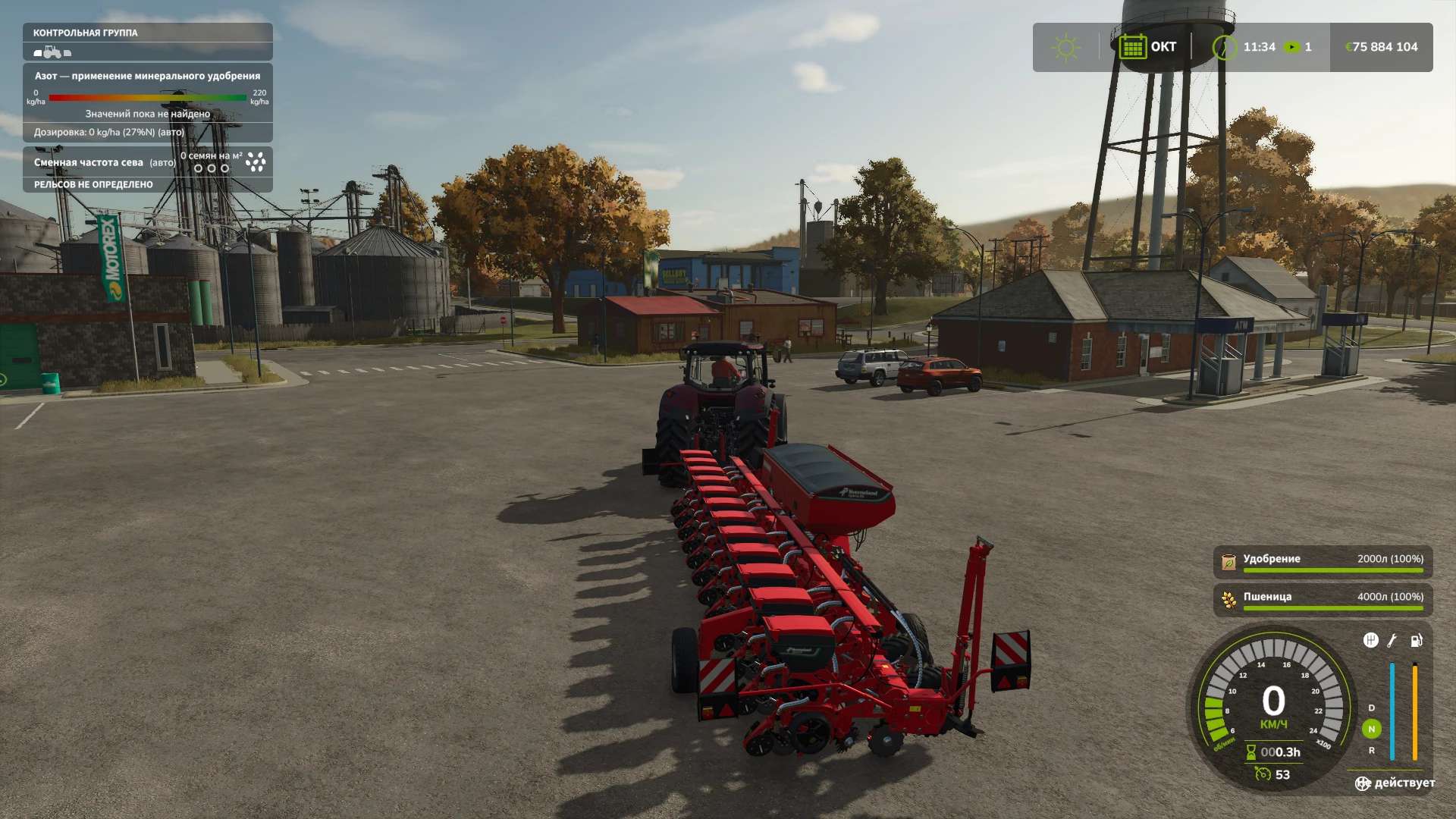Click the steering wheel icon beside действует

(1363, 783)
